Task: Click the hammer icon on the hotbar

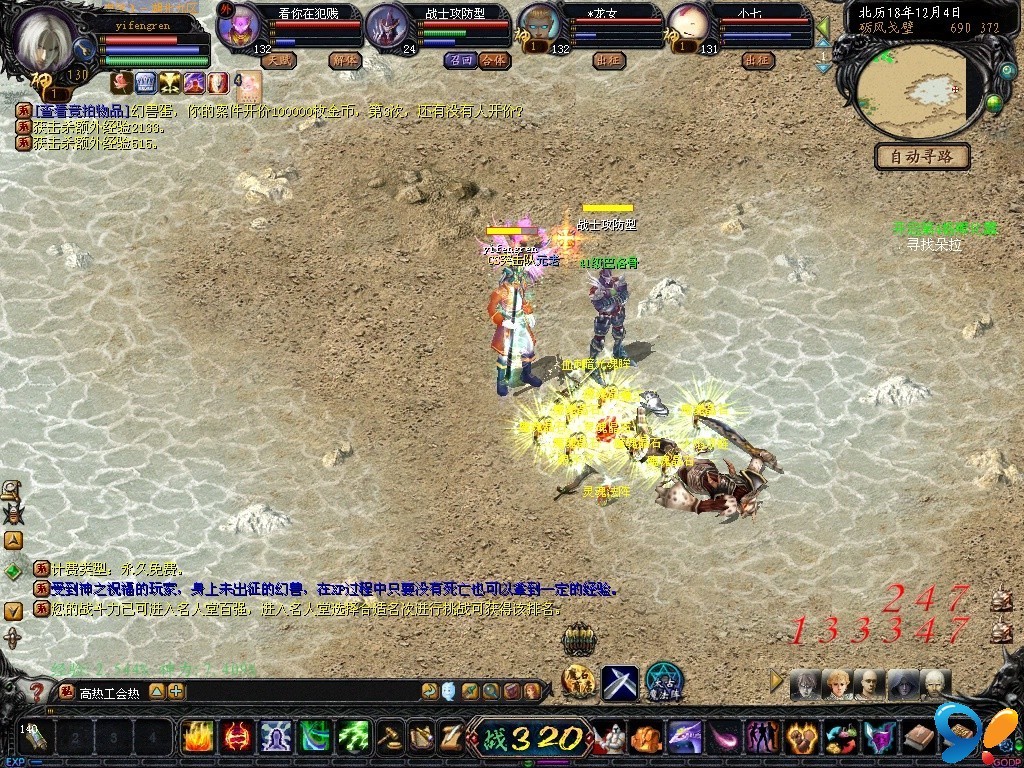Action: pyautogui.click(x=391, y=737)
